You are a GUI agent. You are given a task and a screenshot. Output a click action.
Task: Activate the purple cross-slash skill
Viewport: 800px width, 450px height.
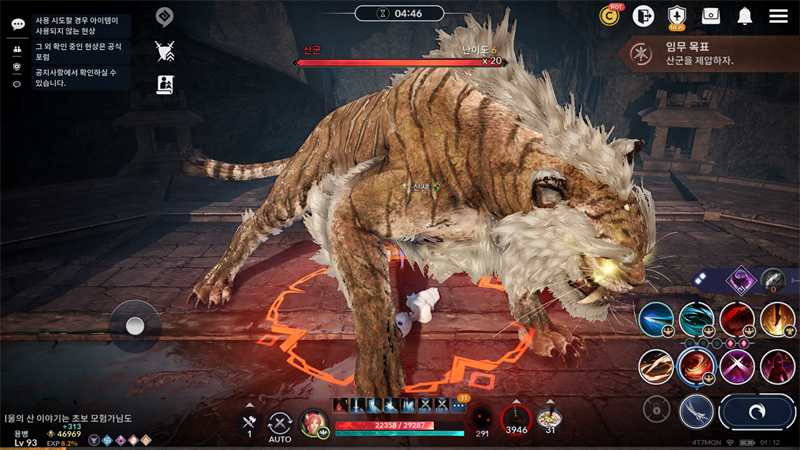click(737, 366)
